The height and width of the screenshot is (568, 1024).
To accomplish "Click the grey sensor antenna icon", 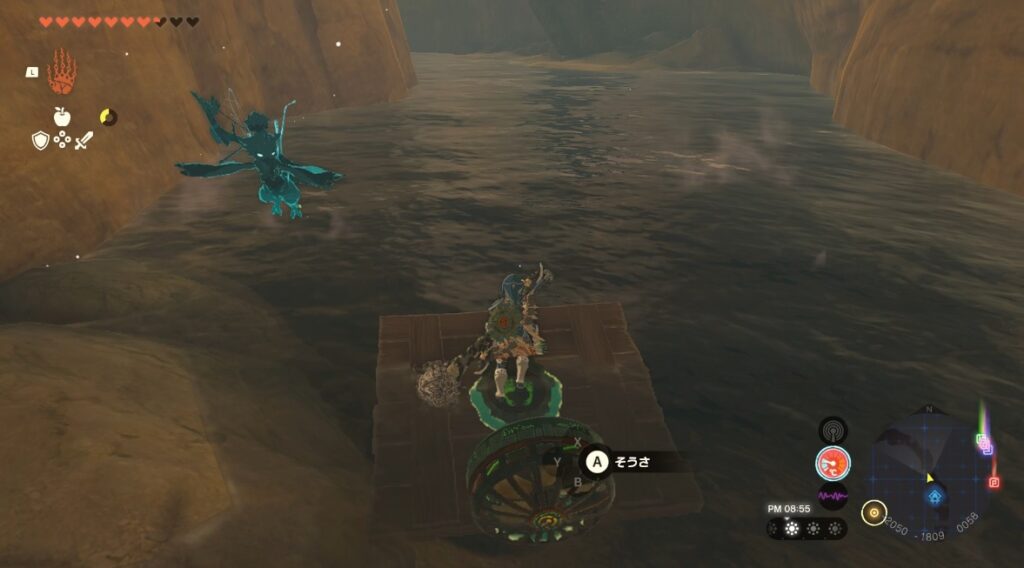I will (x=832, y=430).
